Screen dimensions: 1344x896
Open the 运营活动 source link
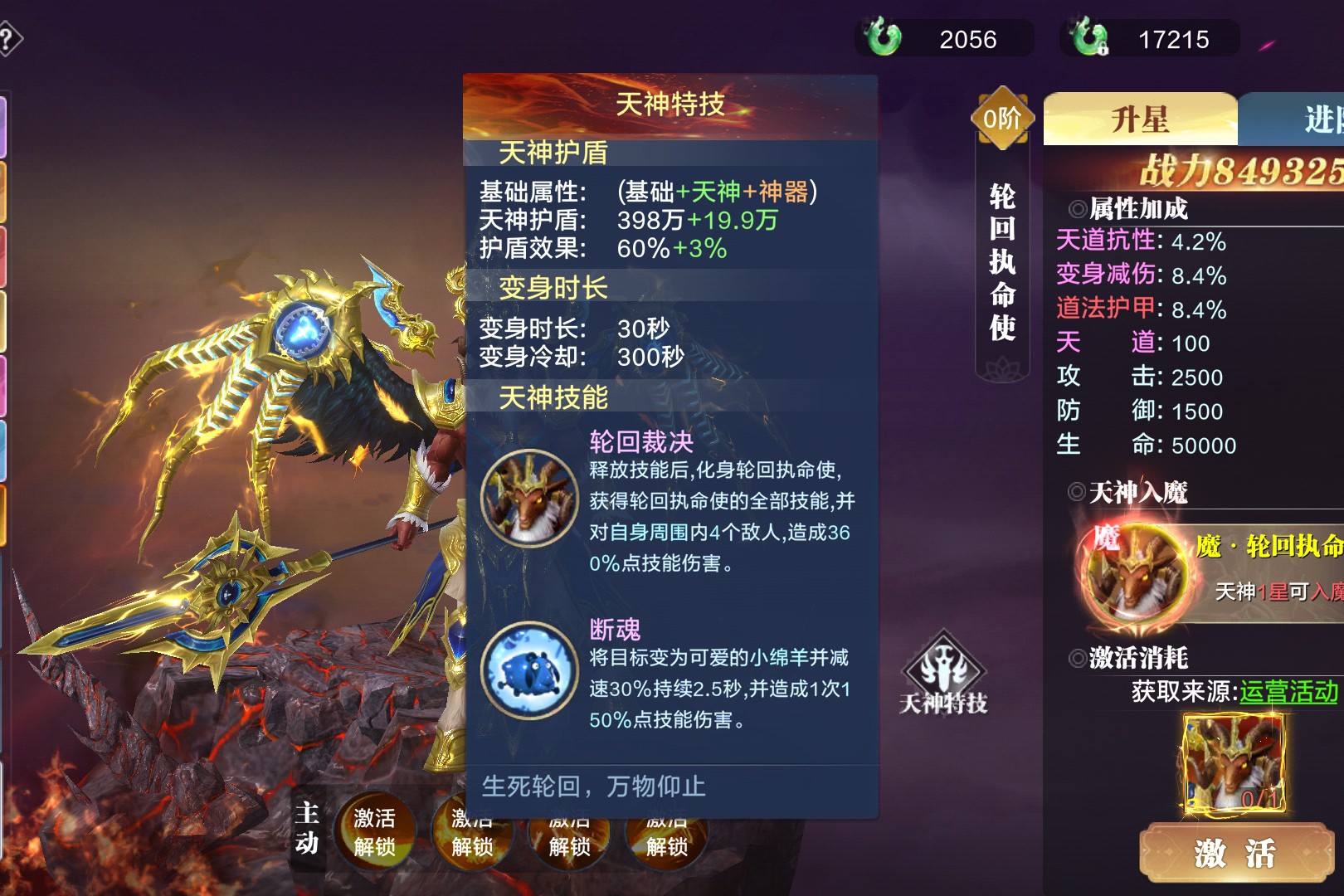tap(1288, 692)
